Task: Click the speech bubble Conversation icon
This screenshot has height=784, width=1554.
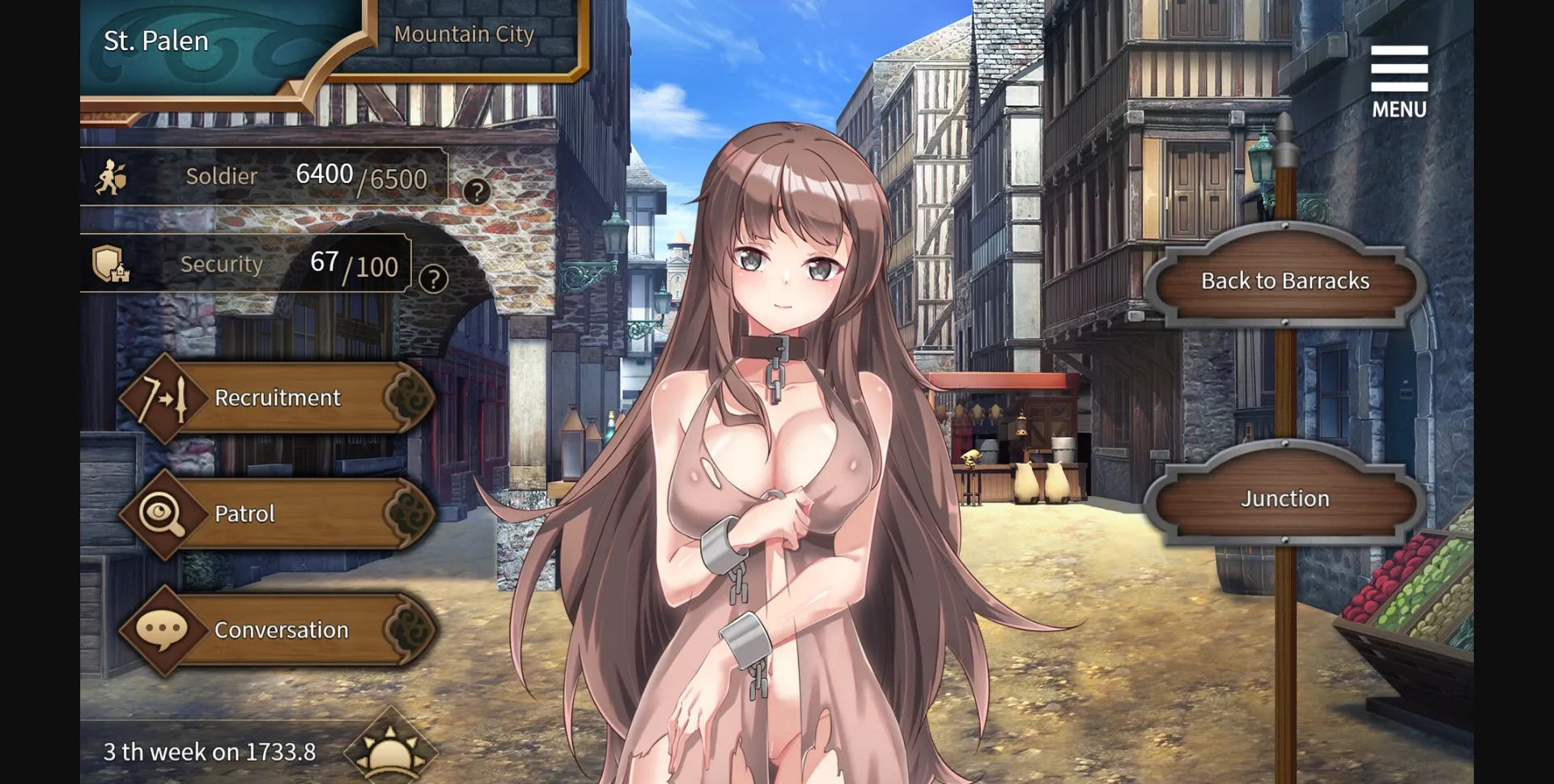Action: [x=162, y=629]
